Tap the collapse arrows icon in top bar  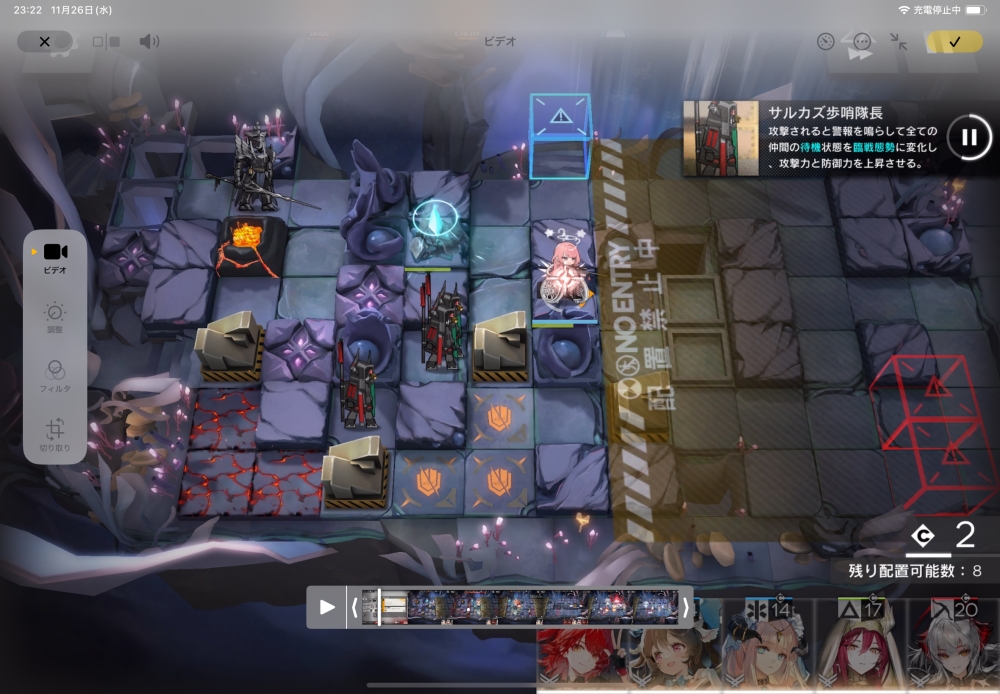point(898,41)
